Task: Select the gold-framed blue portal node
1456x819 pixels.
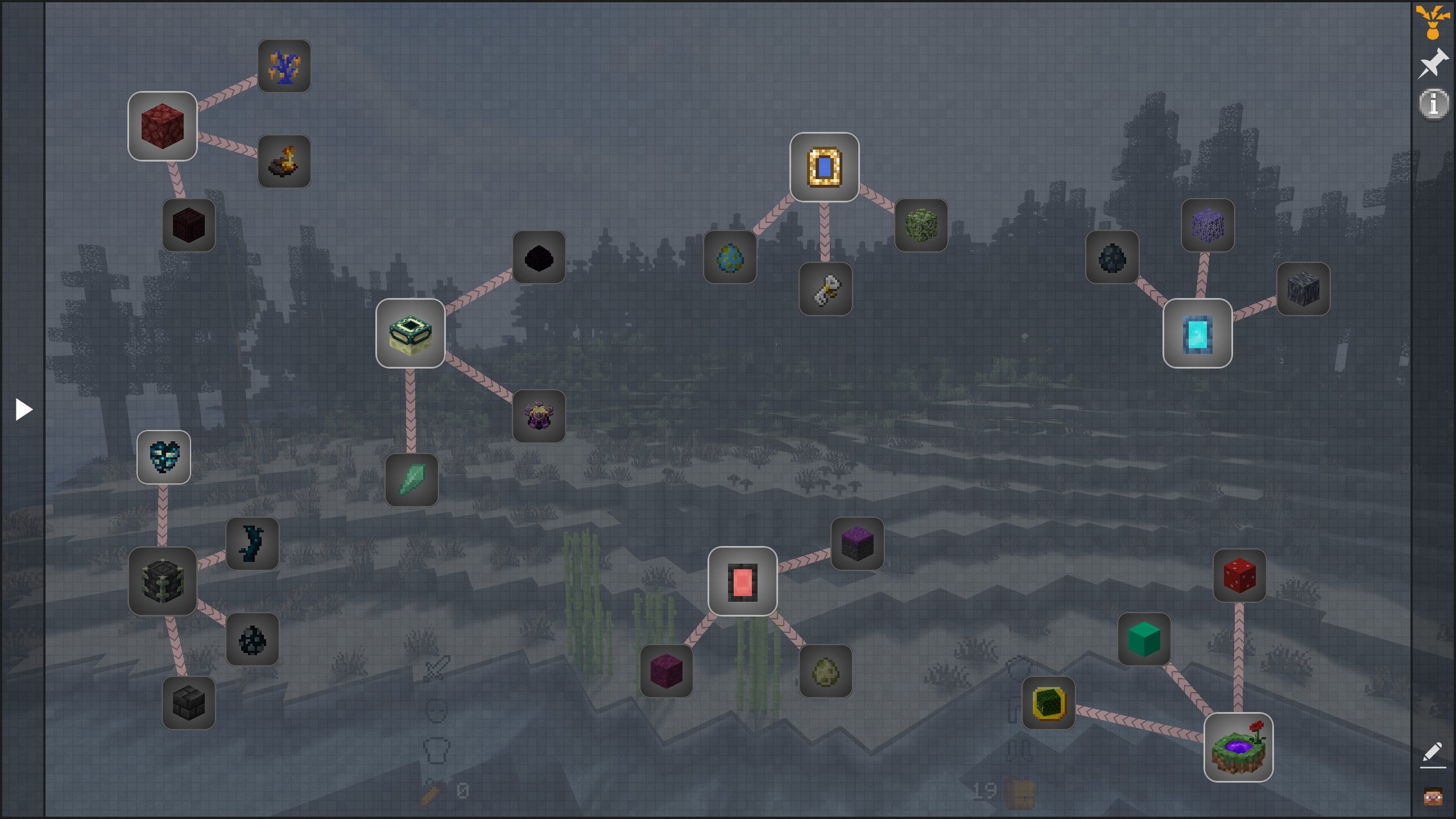Action: pyautogui.click(x=824, y=167)
